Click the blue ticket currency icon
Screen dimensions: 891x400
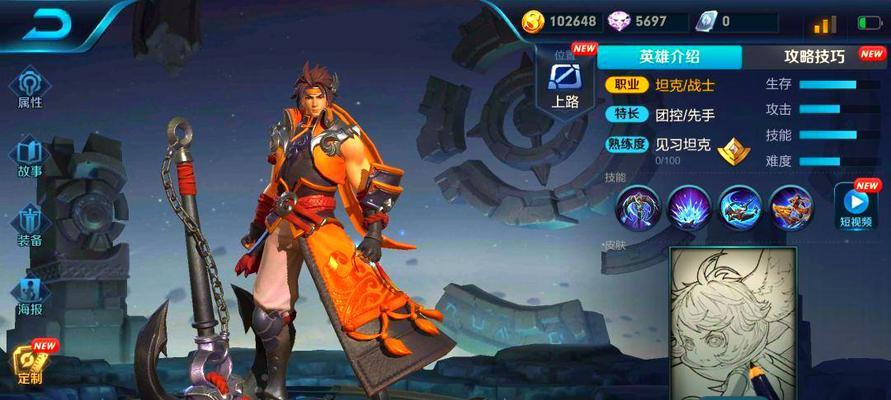[x=708, y=20]
